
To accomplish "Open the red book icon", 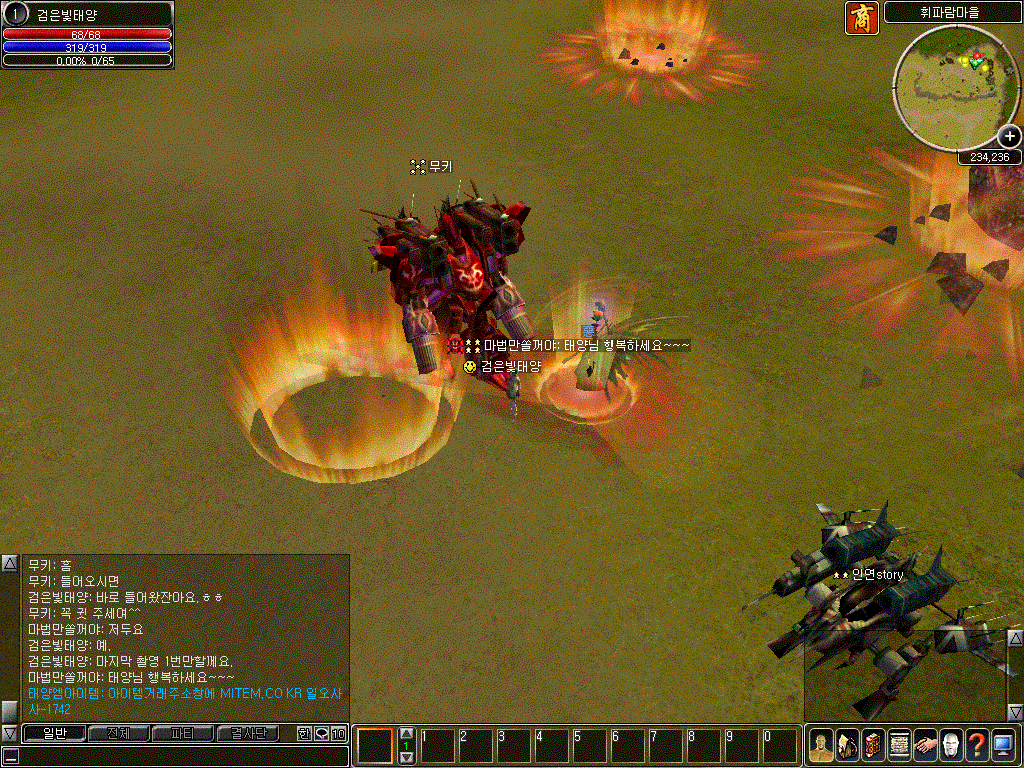I will [873, 745].
